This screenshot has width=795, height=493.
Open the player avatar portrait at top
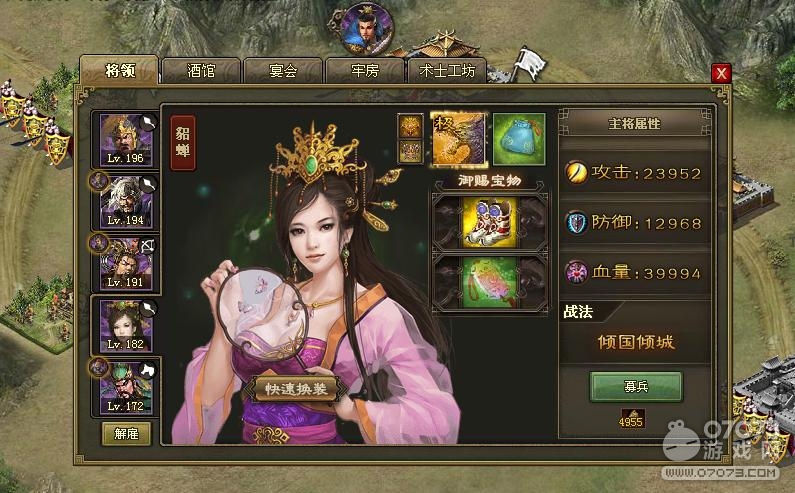[365, 29]
